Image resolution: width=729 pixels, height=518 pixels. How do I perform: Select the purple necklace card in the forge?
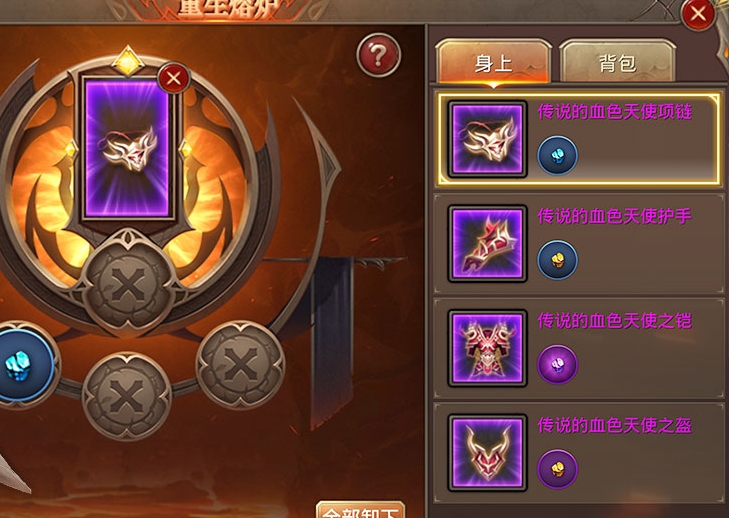[126, 150]
